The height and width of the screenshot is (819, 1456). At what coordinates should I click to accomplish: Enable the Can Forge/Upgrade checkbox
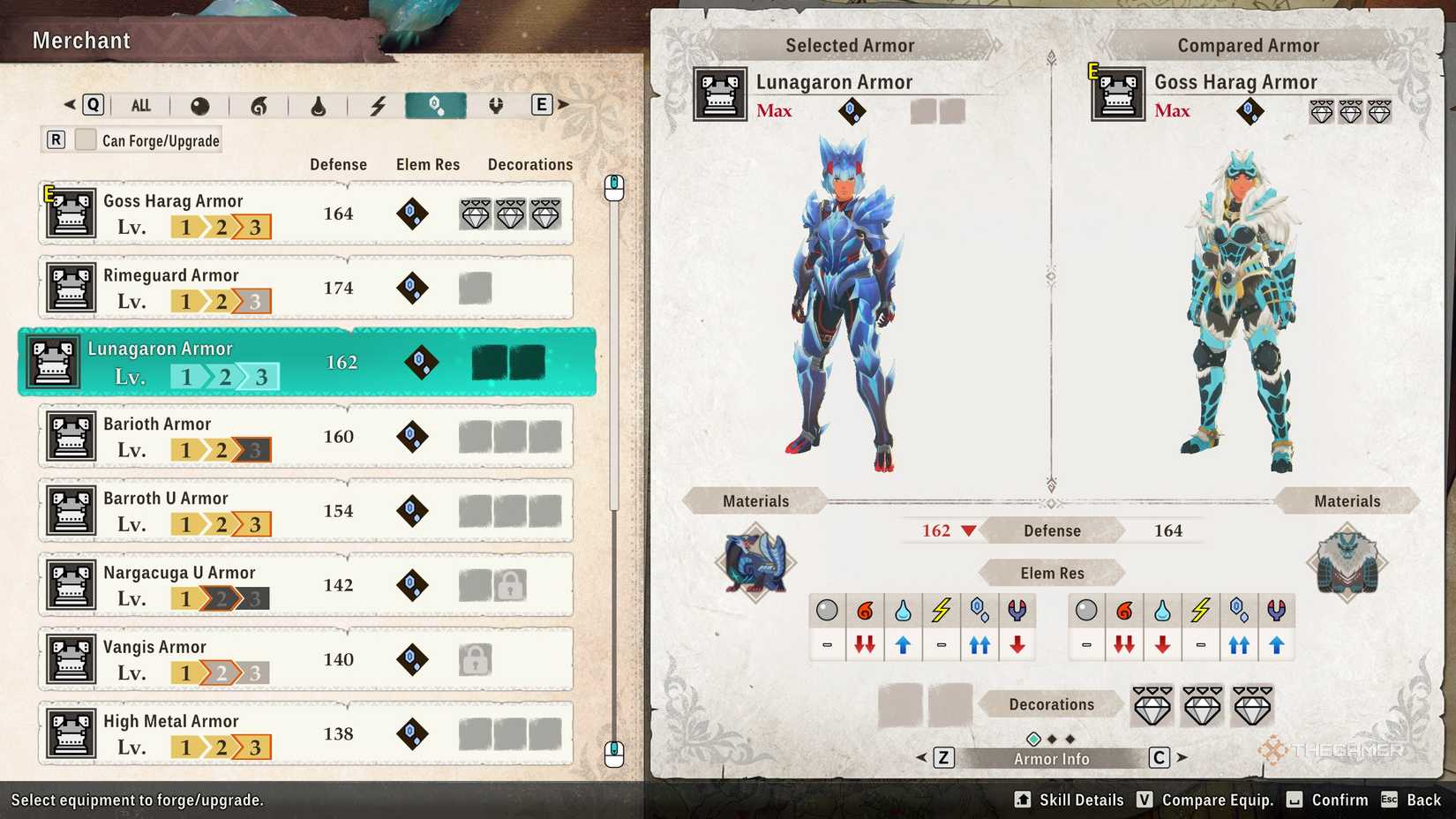(x=85, y=139)
